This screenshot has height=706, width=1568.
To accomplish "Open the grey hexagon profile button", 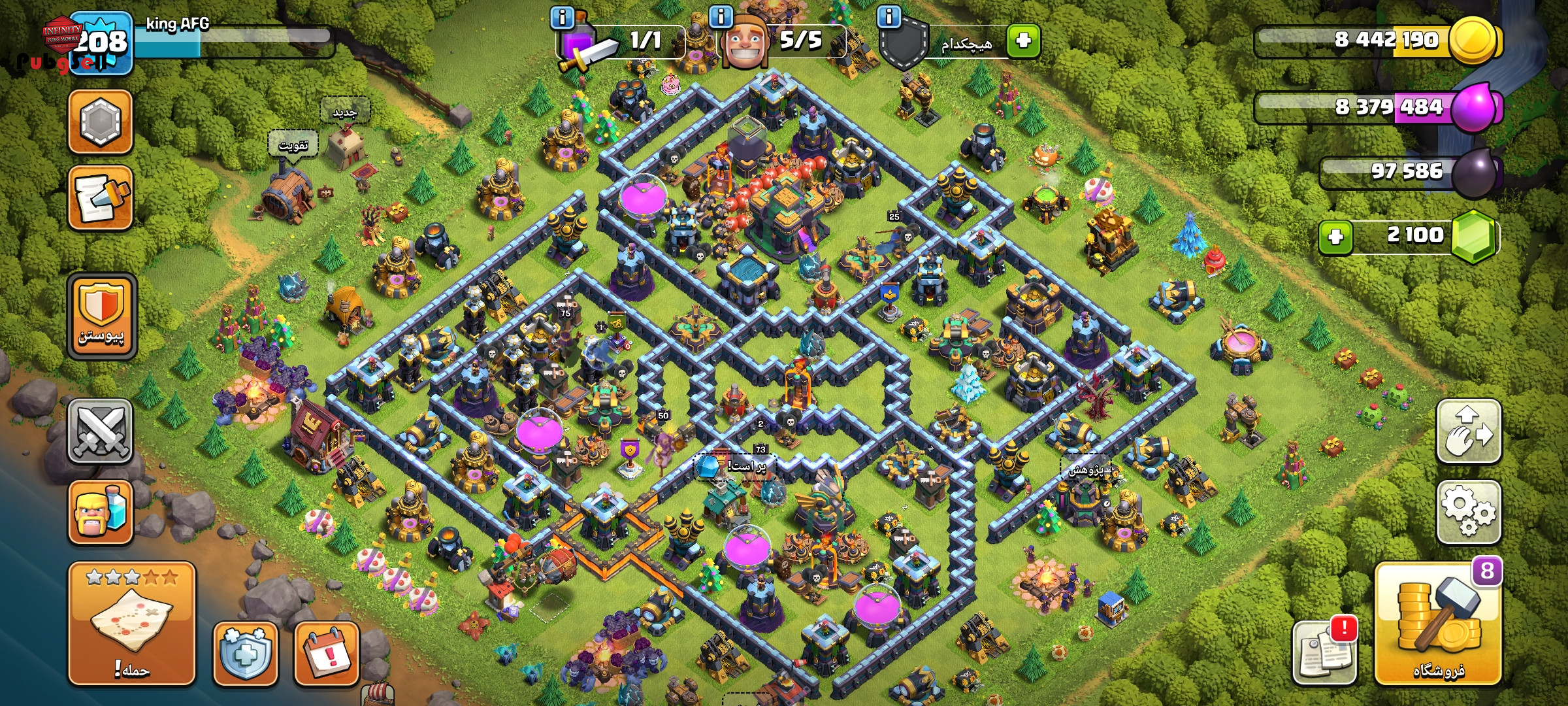I will (x=101, y=122).
